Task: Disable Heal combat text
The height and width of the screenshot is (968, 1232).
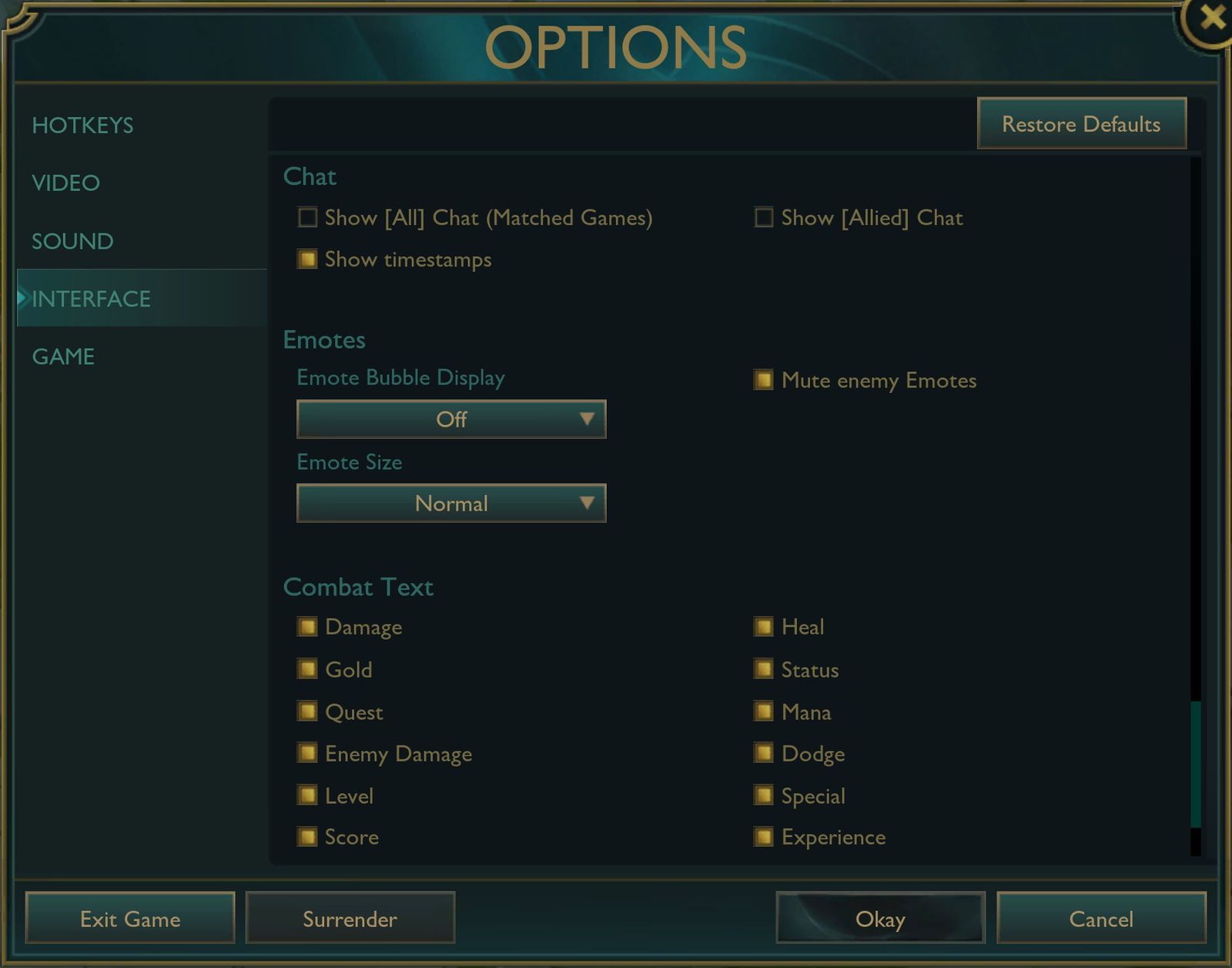Action: click(x=764, y=627)
